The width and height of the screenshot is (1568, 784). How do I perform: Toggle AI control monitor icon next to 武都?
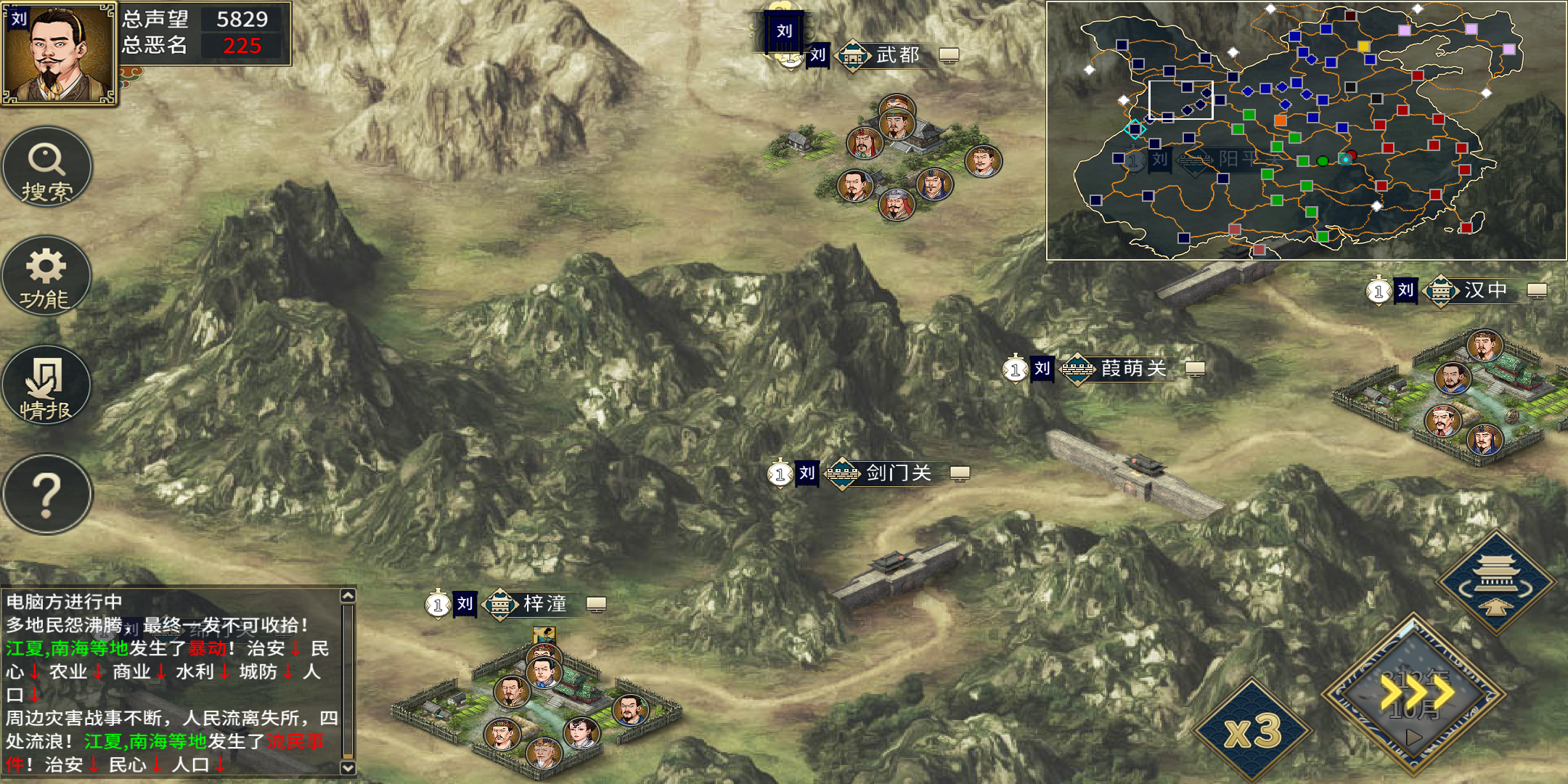[948, 54]
